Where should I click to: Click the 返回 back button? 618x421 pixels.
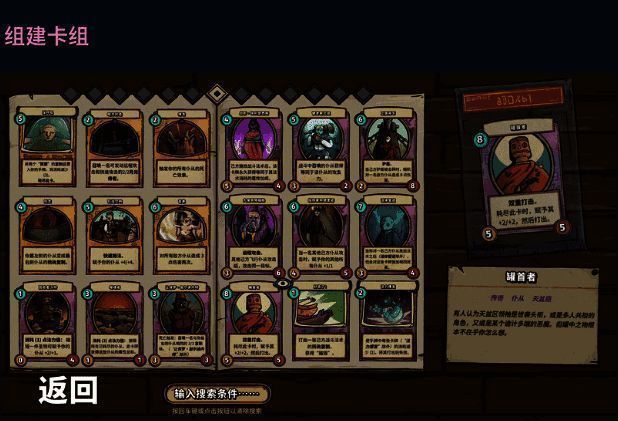click(x=68, y=390)
